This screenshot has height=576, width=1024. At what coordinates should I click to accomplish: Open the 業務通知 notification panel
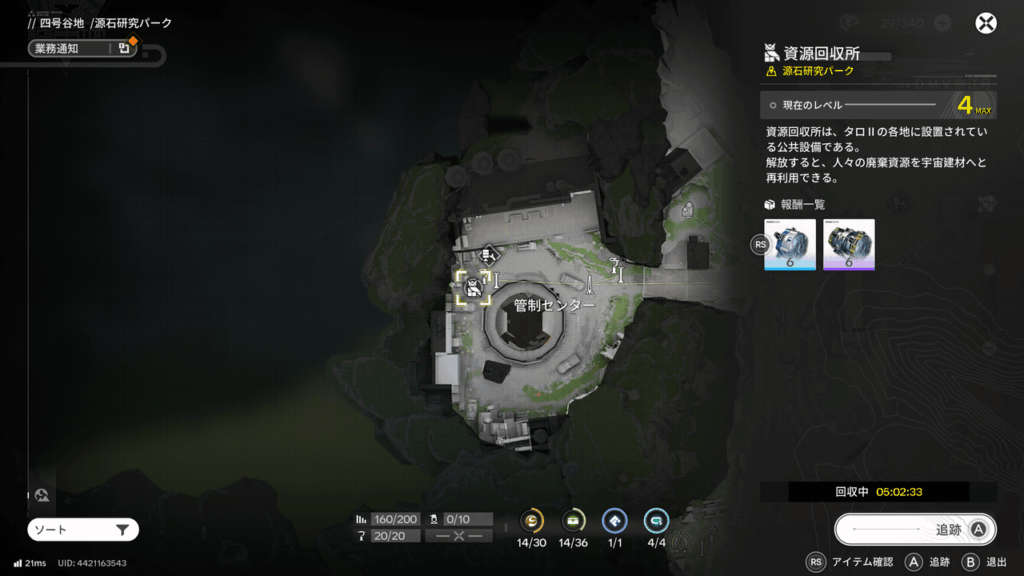tap(81, 48)
